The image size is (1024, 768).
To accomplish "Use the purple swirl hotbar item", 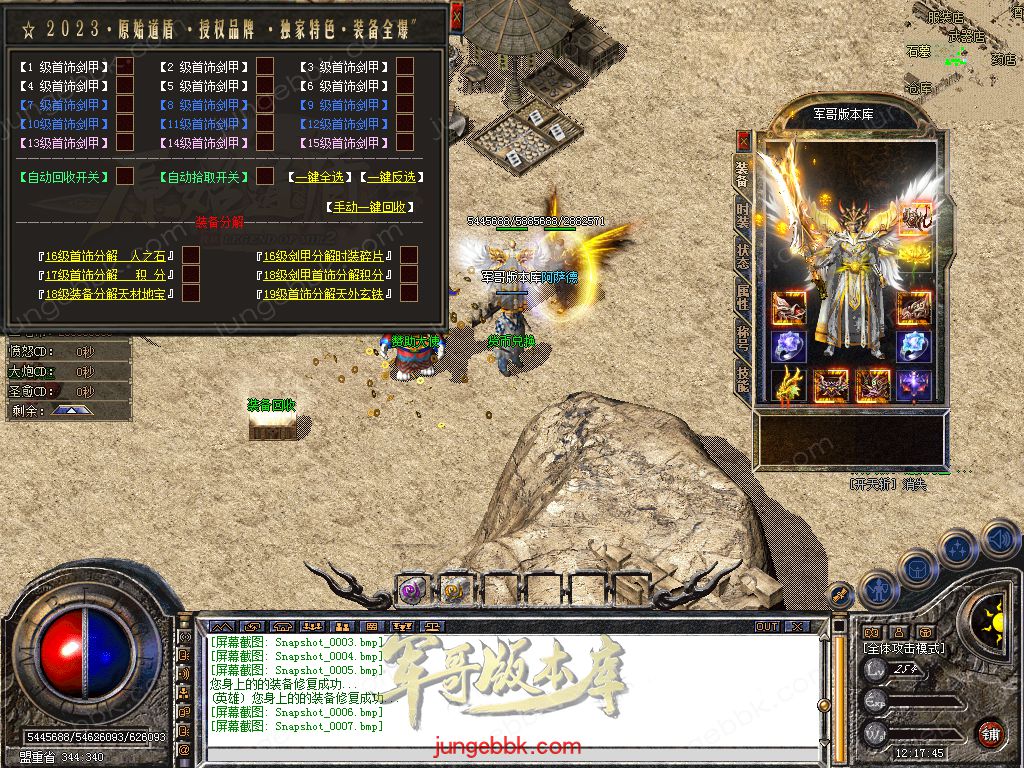I will click(411, 590).
